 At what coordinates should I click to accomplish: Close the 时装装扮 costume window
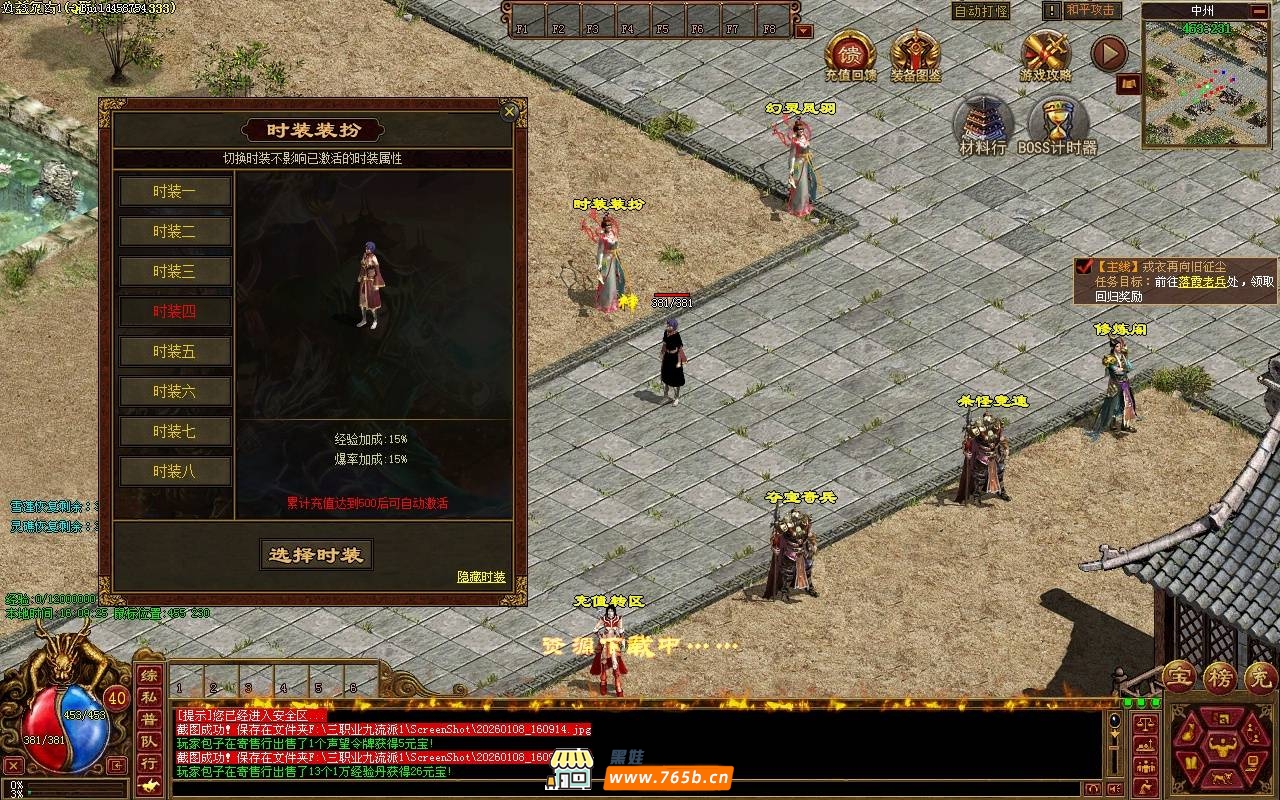510,111
